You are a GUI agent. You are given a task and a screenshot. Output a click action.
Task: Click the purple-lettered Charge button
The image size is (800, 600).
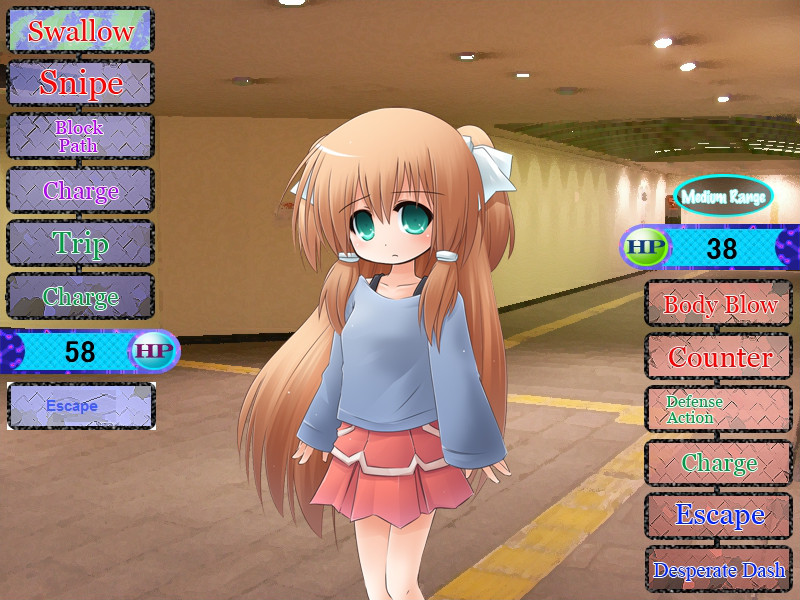80,190
